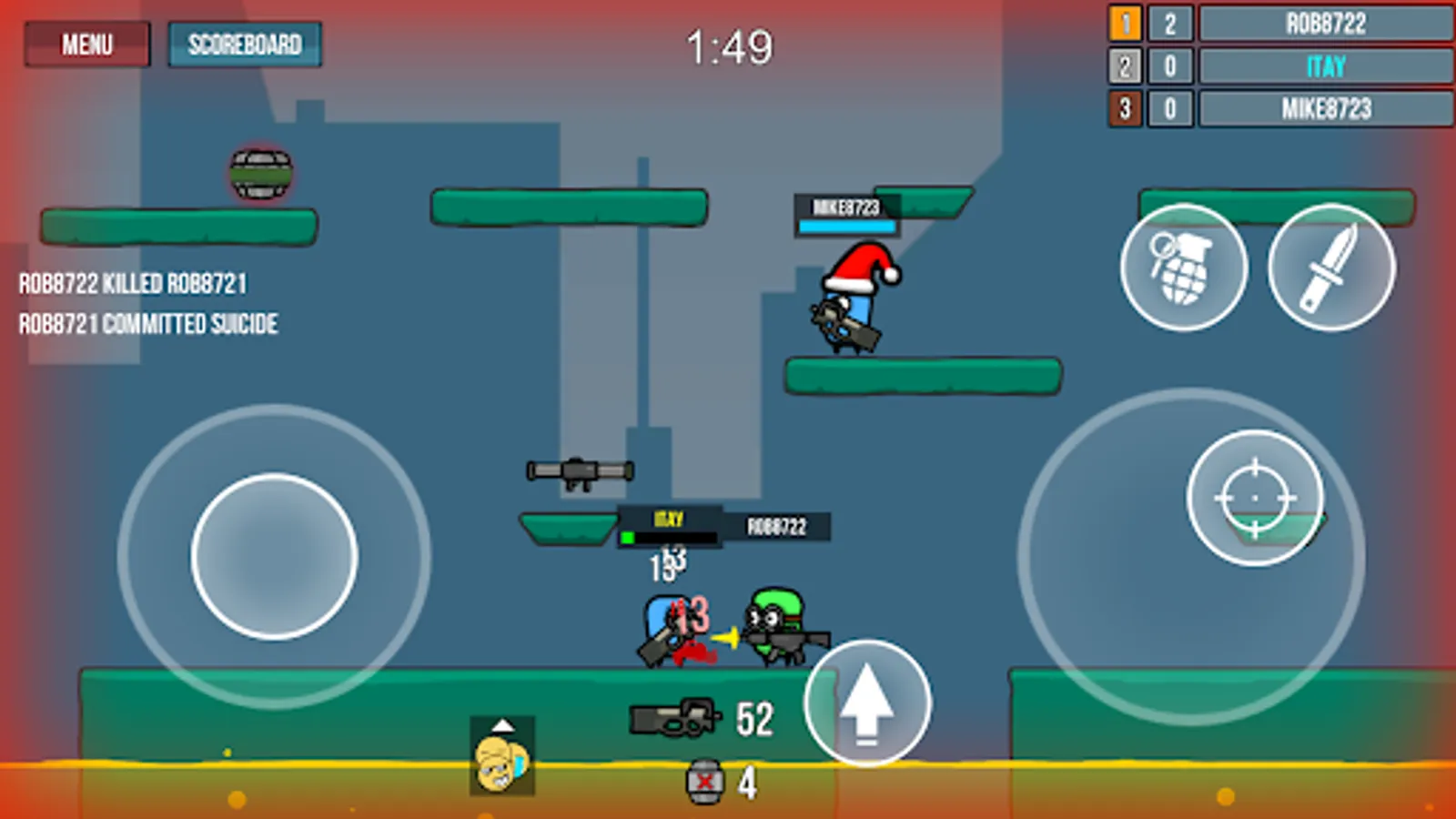1456x819 pixels.
Task: Tap MIKE8723's scoreboard row
Action: (x=1324, y=109)
